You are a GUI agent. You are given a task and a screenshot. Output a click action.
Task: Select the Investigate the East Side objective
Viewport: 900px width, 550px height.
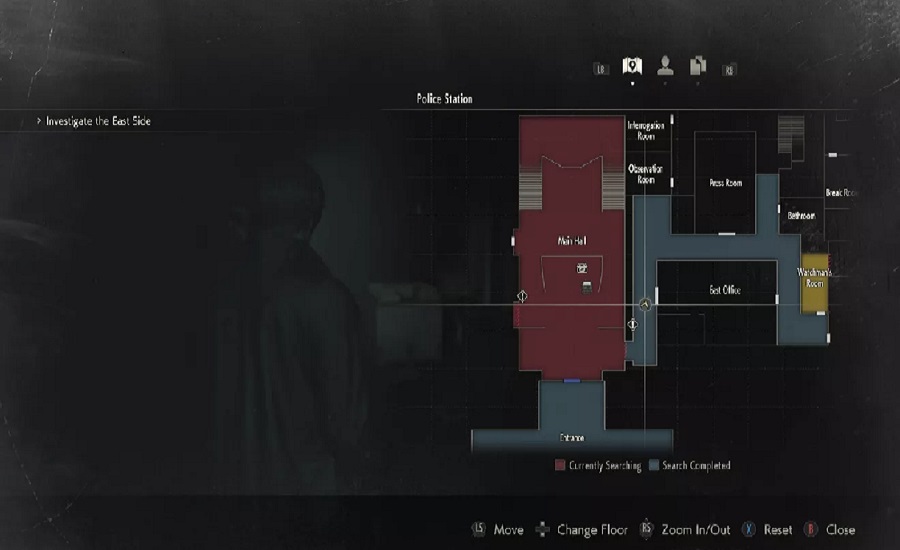pyautogui.click(x=98, y=121)
